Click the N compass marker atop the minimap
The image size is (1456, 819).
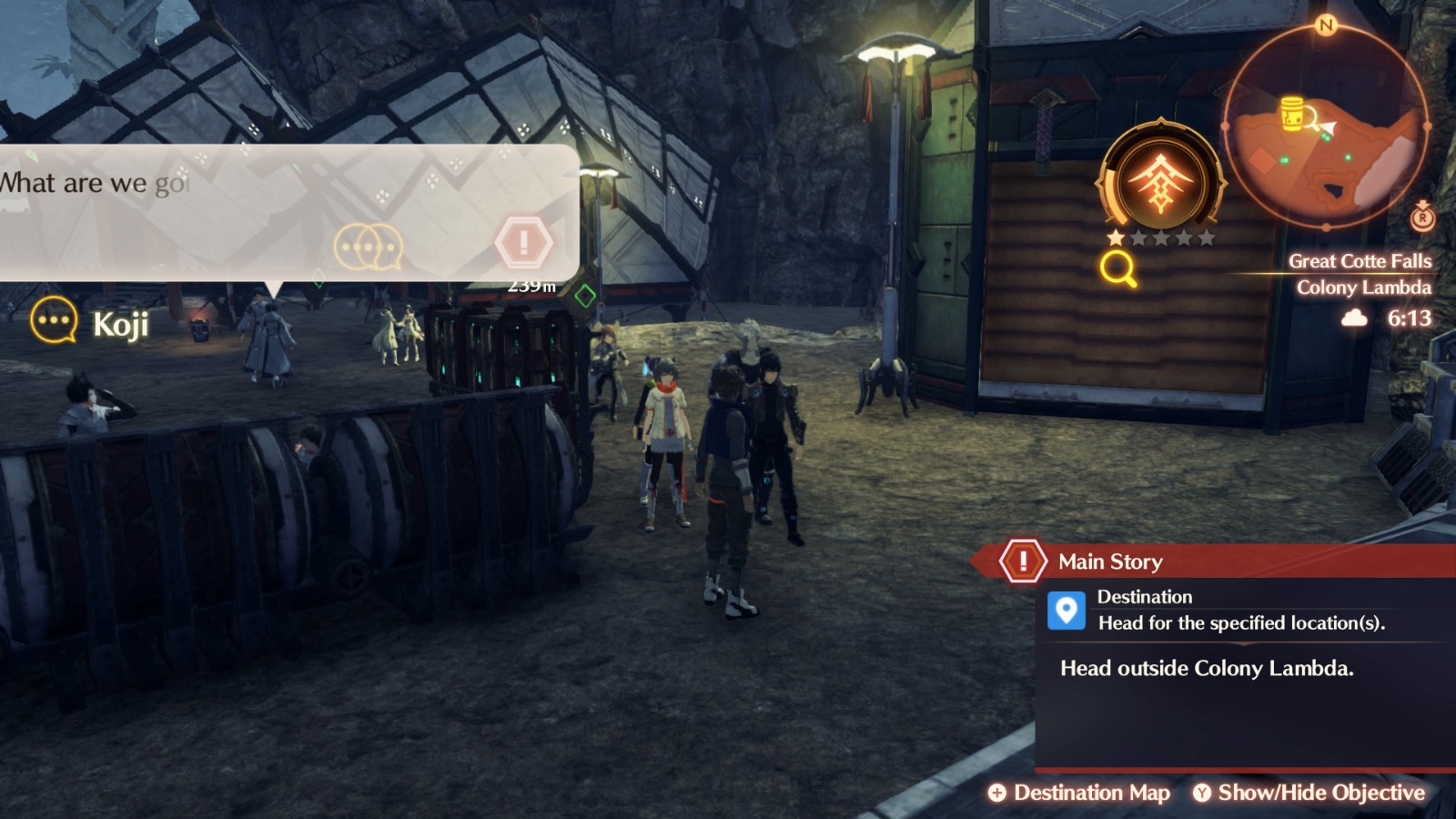[1326, 26]
